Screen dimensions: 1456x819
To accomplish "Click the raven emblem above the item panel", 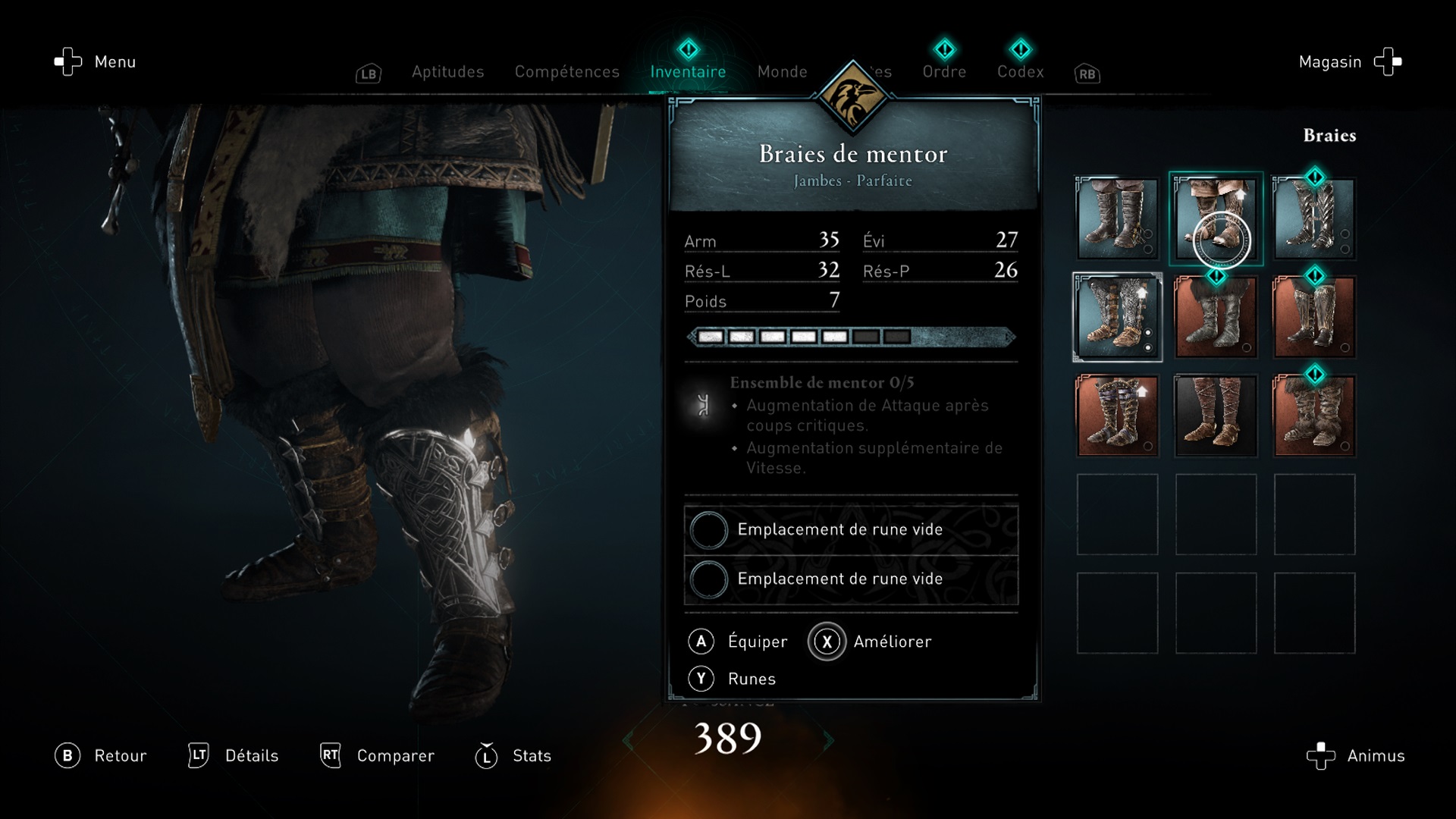I will coord(852,97).
